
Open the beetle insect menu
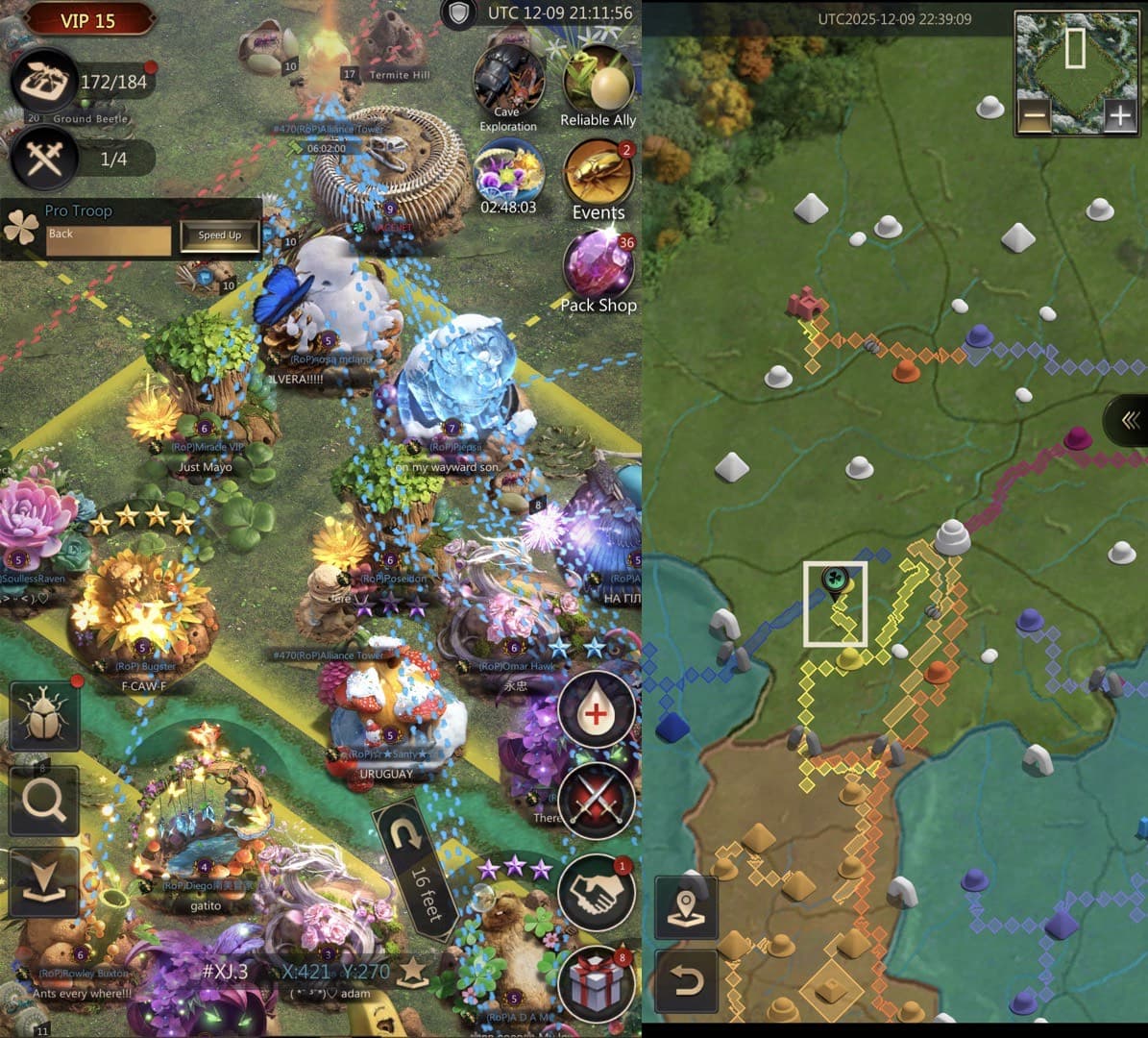(x=44, y=717)
